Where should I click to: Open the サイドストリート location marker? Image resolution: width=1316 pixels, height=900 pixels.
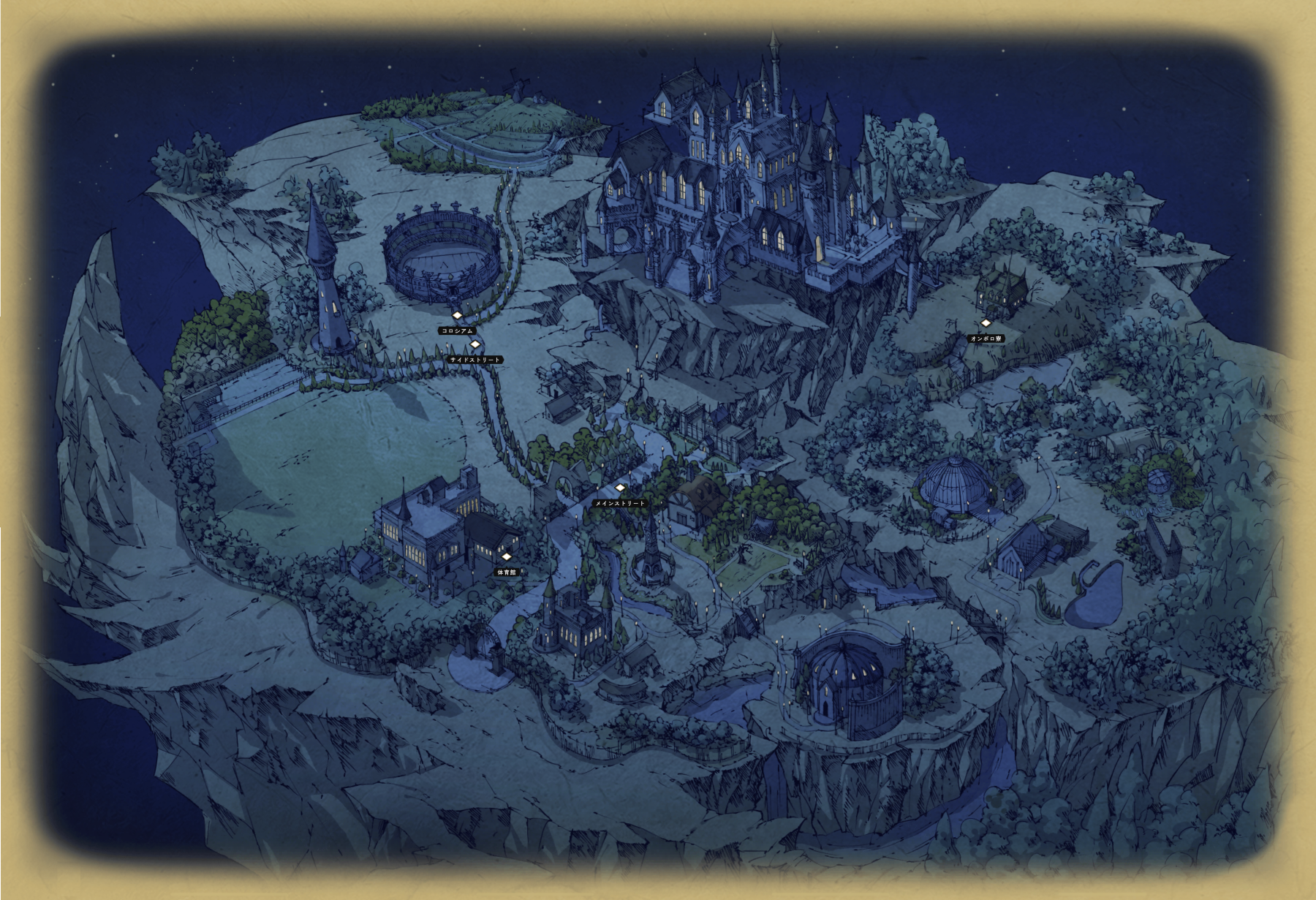click(x=474, y=344)
